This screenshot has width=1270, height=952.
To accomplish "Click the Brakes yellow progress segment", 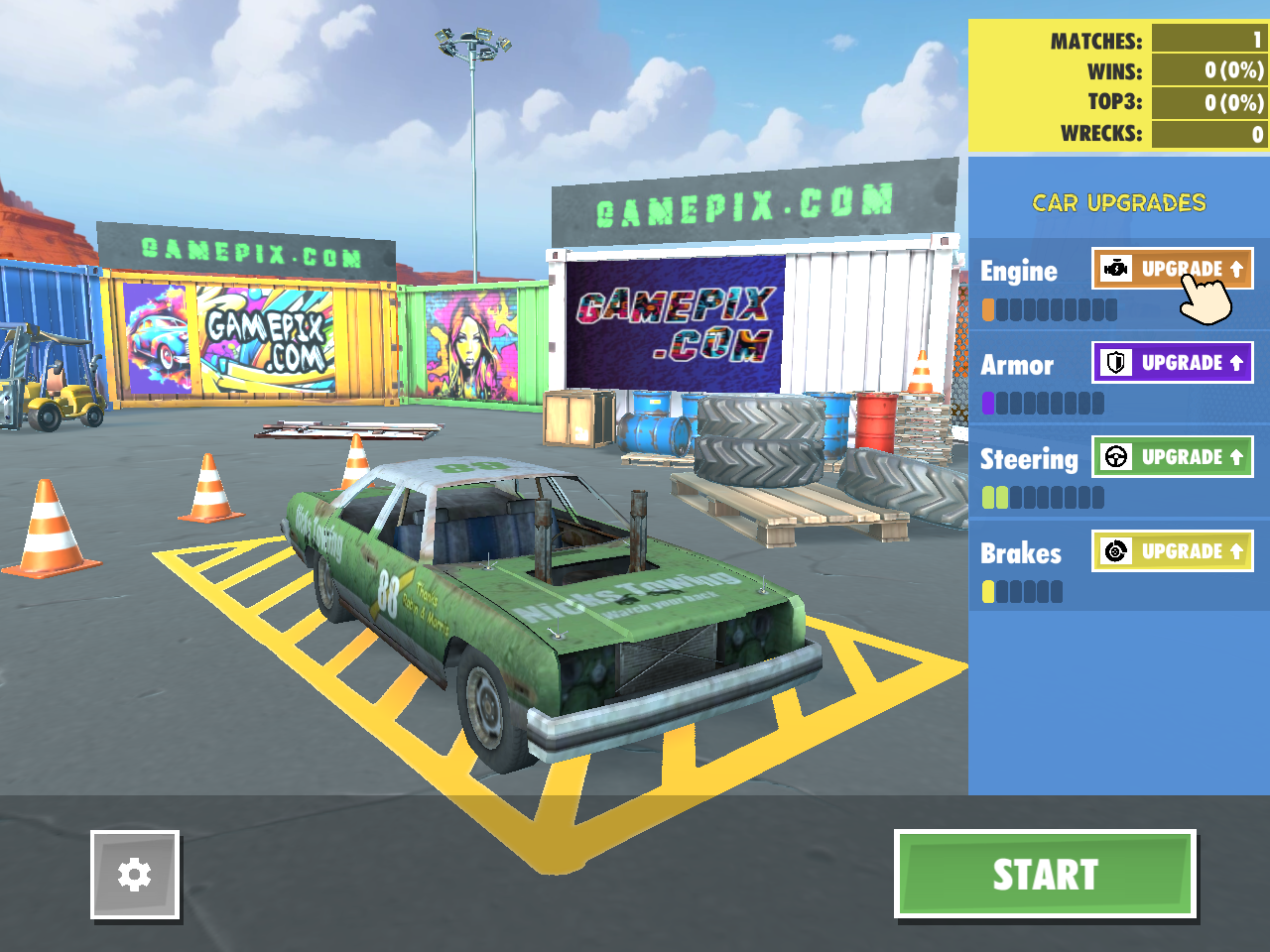I will (990, 591).
